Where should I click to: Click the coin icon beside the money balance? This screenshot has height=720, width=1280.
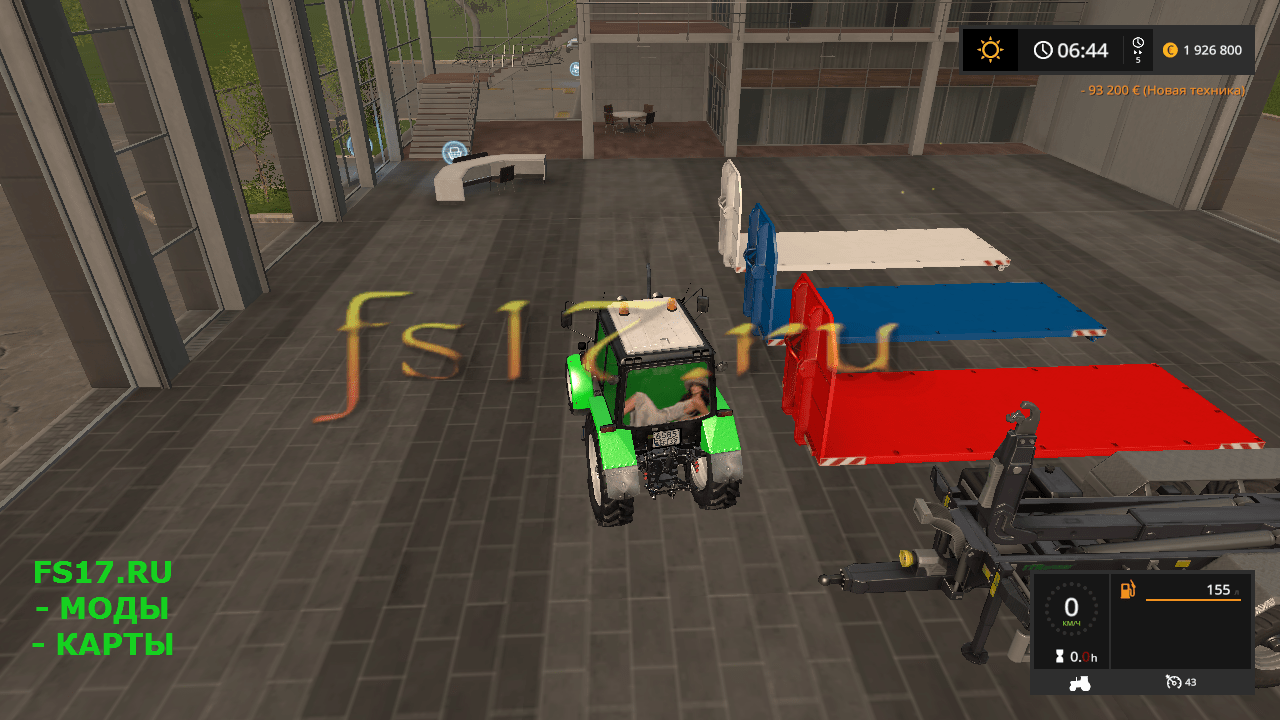coord(1168,49)
